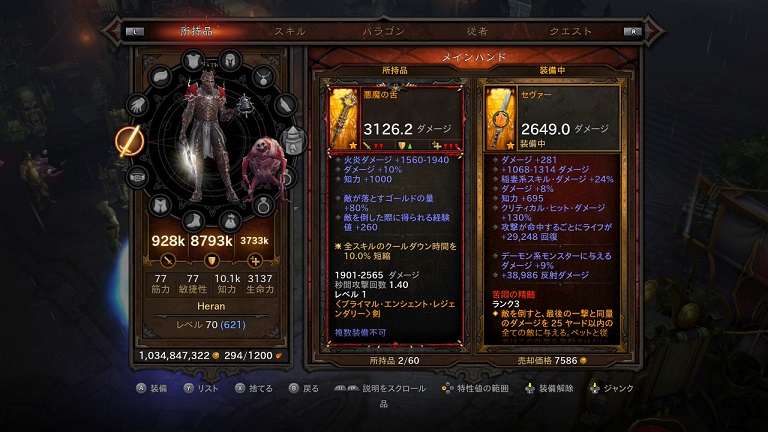Click the 悪魔の舌 sword item icon
Image resolution: width=768 pixels, height=432 pixels.
click(343, 116)
